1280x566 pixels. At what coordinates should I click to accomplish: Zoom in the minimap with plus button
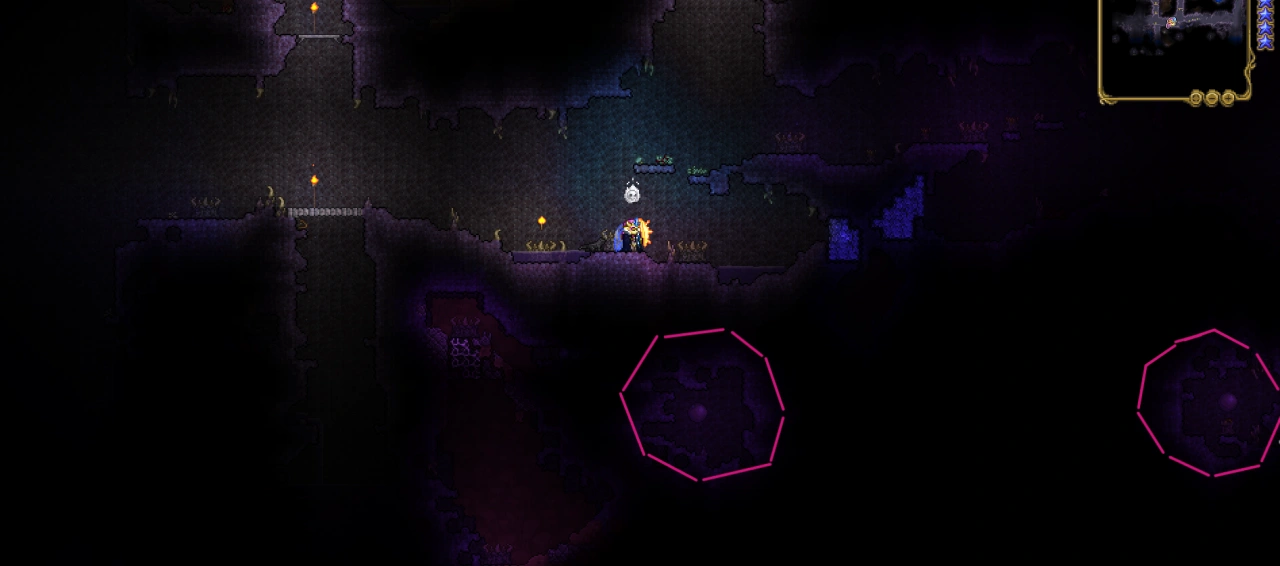1228,98
